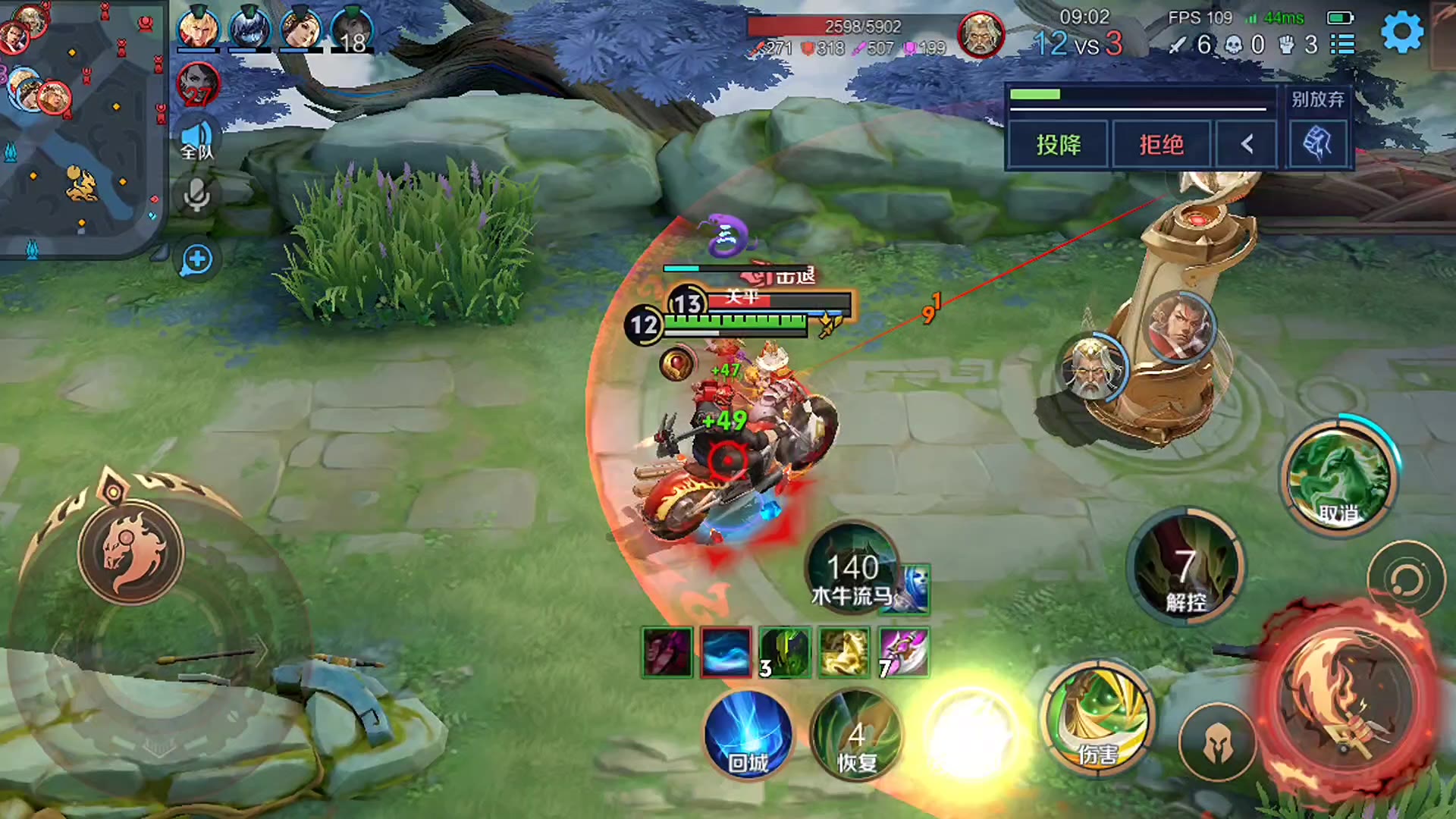Activate the 回城 recall ability
Screen dimensions: 1456x819
[748, 734]
